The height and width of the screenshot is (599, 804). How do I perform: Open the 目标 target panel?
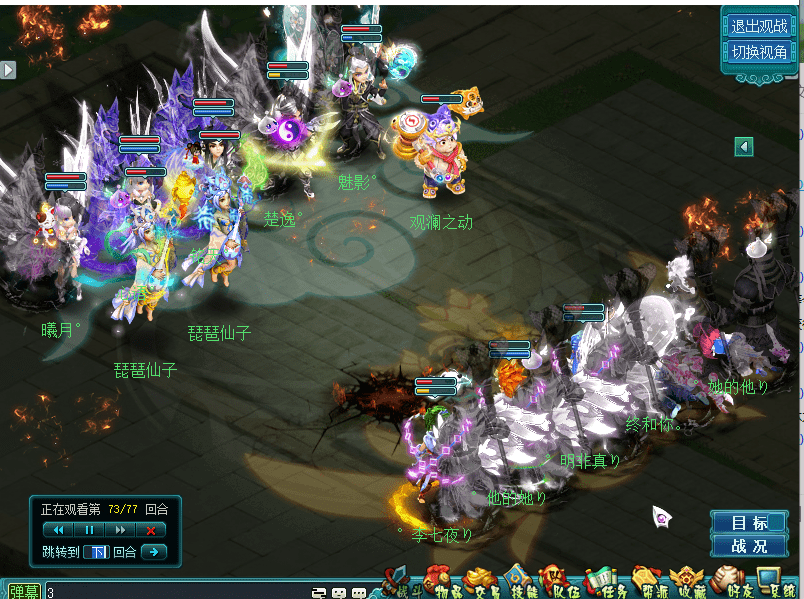(749, 523)
